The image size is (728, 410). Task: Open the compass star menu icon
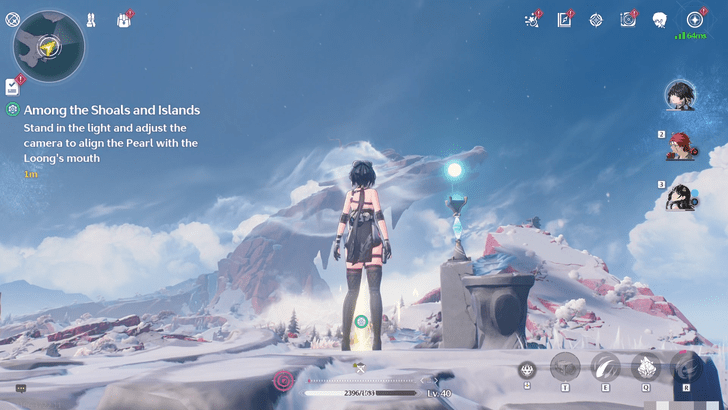[x=694, y=19]
